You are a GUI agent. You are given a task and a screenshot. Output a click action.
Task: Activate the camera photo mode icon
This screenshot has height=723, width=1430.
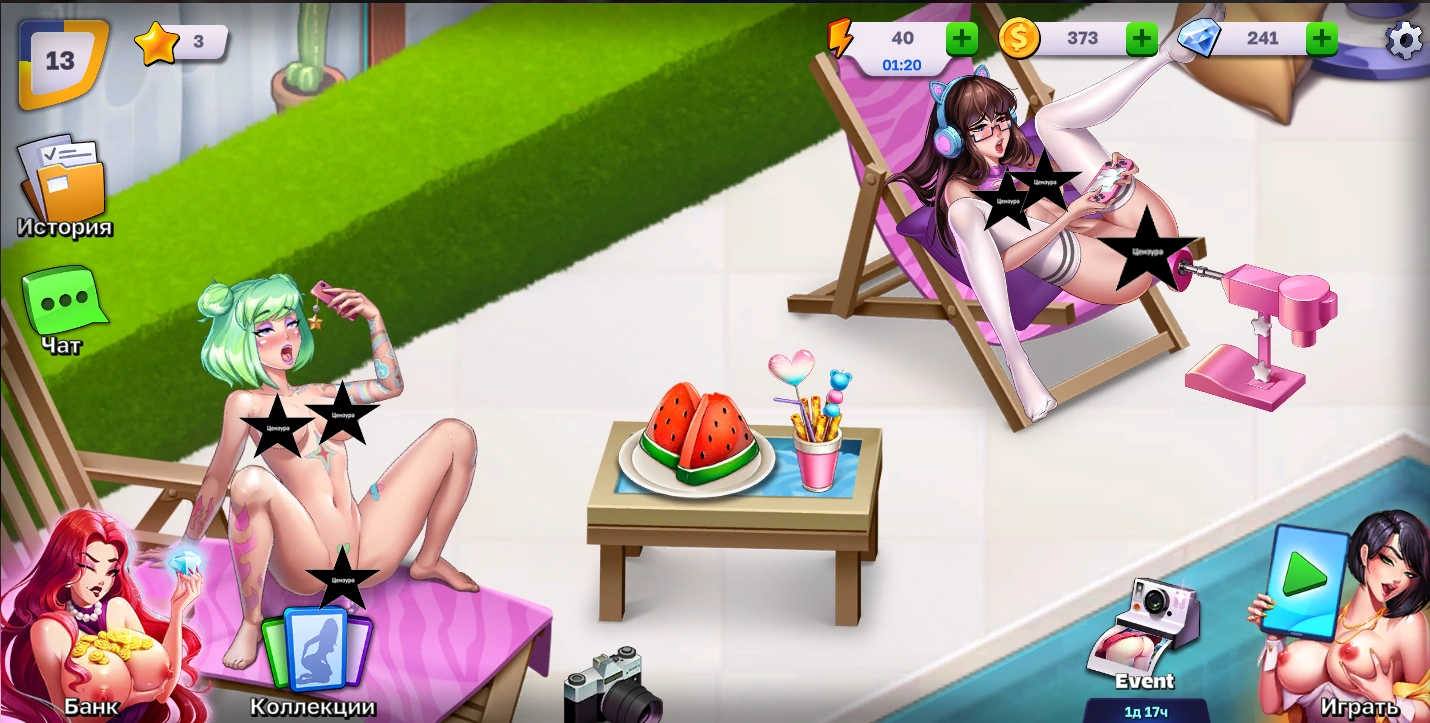tap(612, 687)
